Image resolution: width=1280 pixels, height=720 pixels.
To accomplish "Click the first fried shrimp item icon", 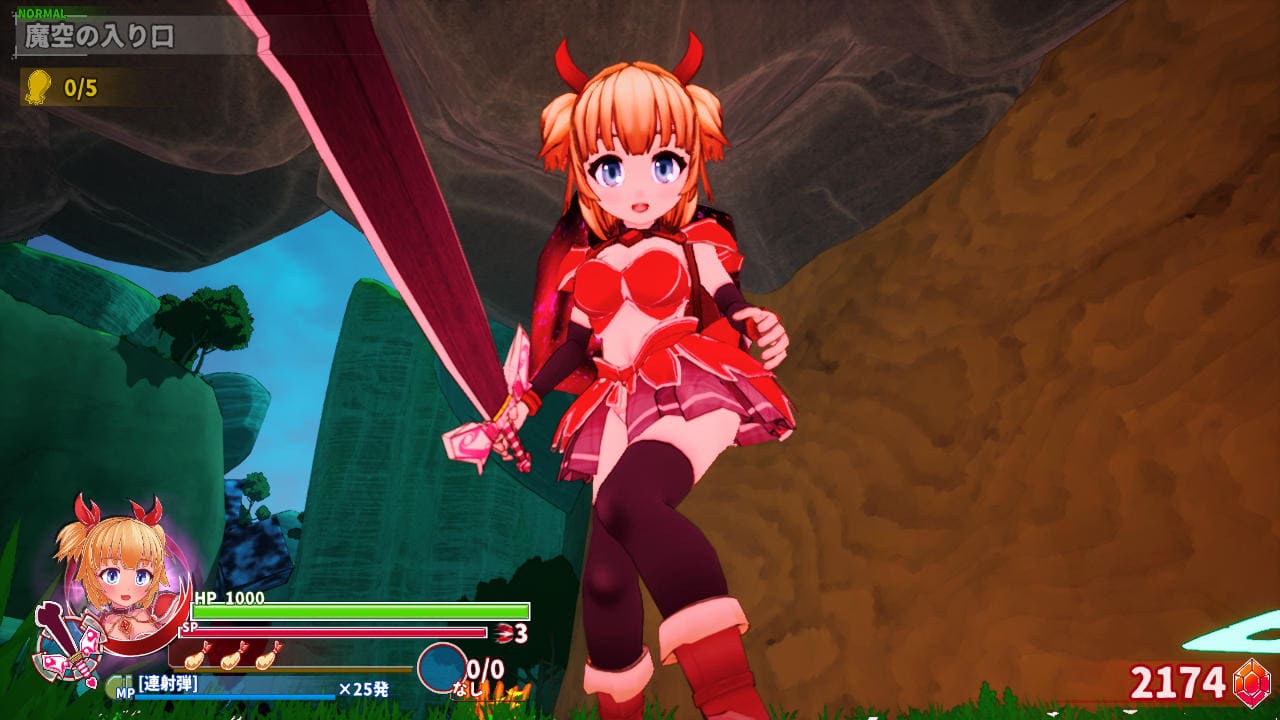I will pyautogui.click(x=197, y=656).
